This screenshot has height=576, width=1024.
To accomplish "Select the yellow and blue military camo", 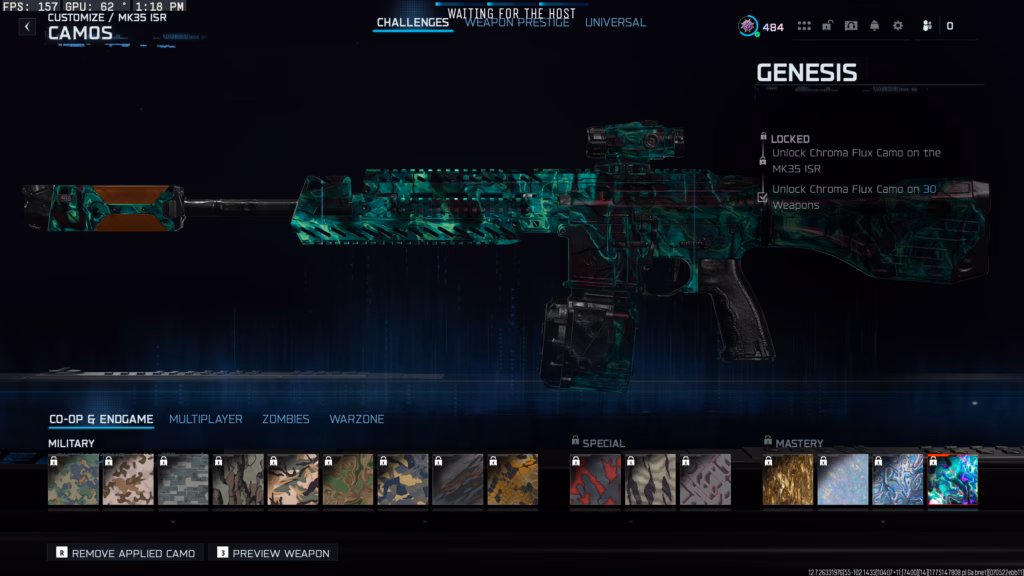I will (x=512, y=480).
